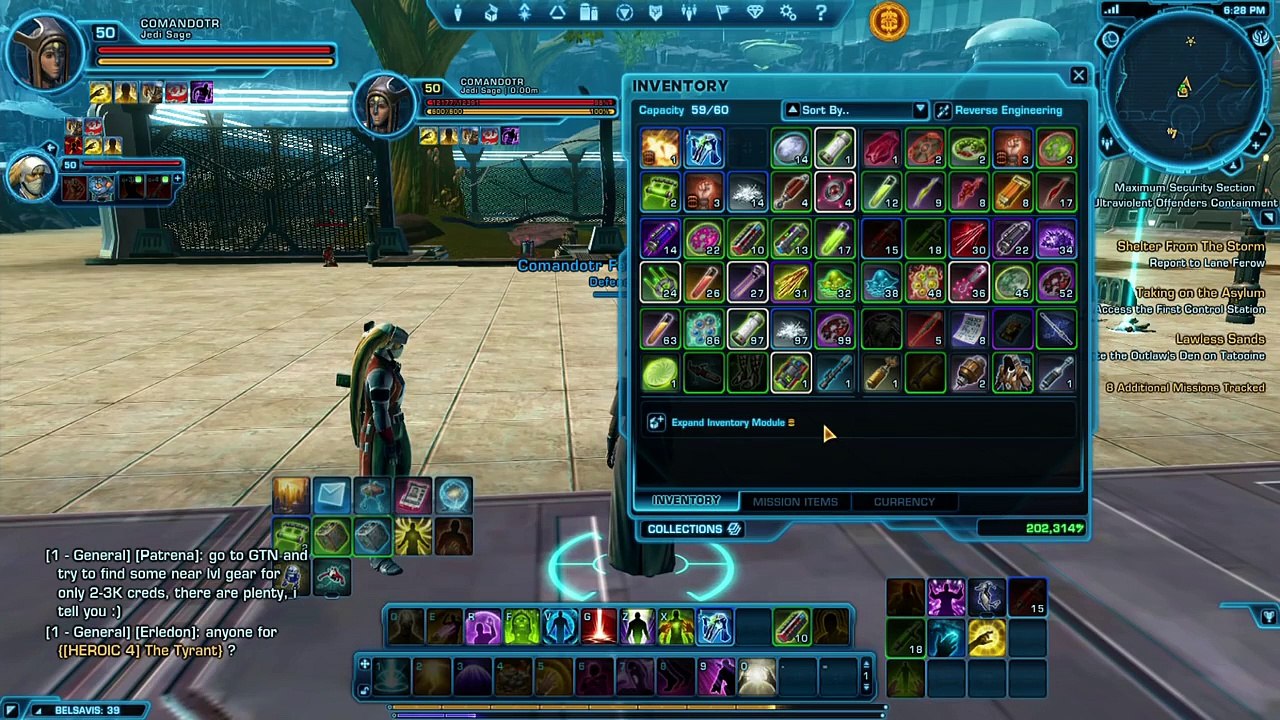Screen dimensions: 1280x720
Task: Open the help question mark menu
Action: (x=821, y=14)
